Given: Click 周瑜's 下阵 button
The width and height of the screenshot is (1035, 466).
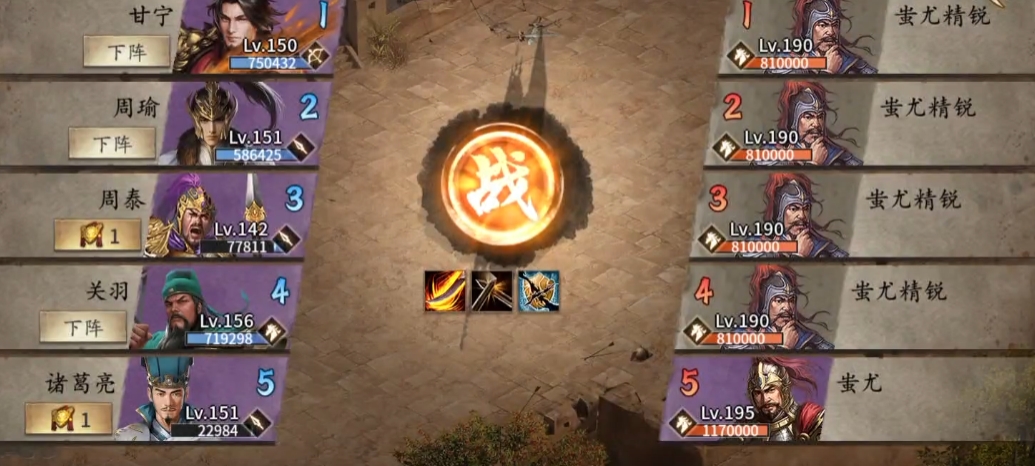Looking at the screenshot, I should [x=112, y=143].
